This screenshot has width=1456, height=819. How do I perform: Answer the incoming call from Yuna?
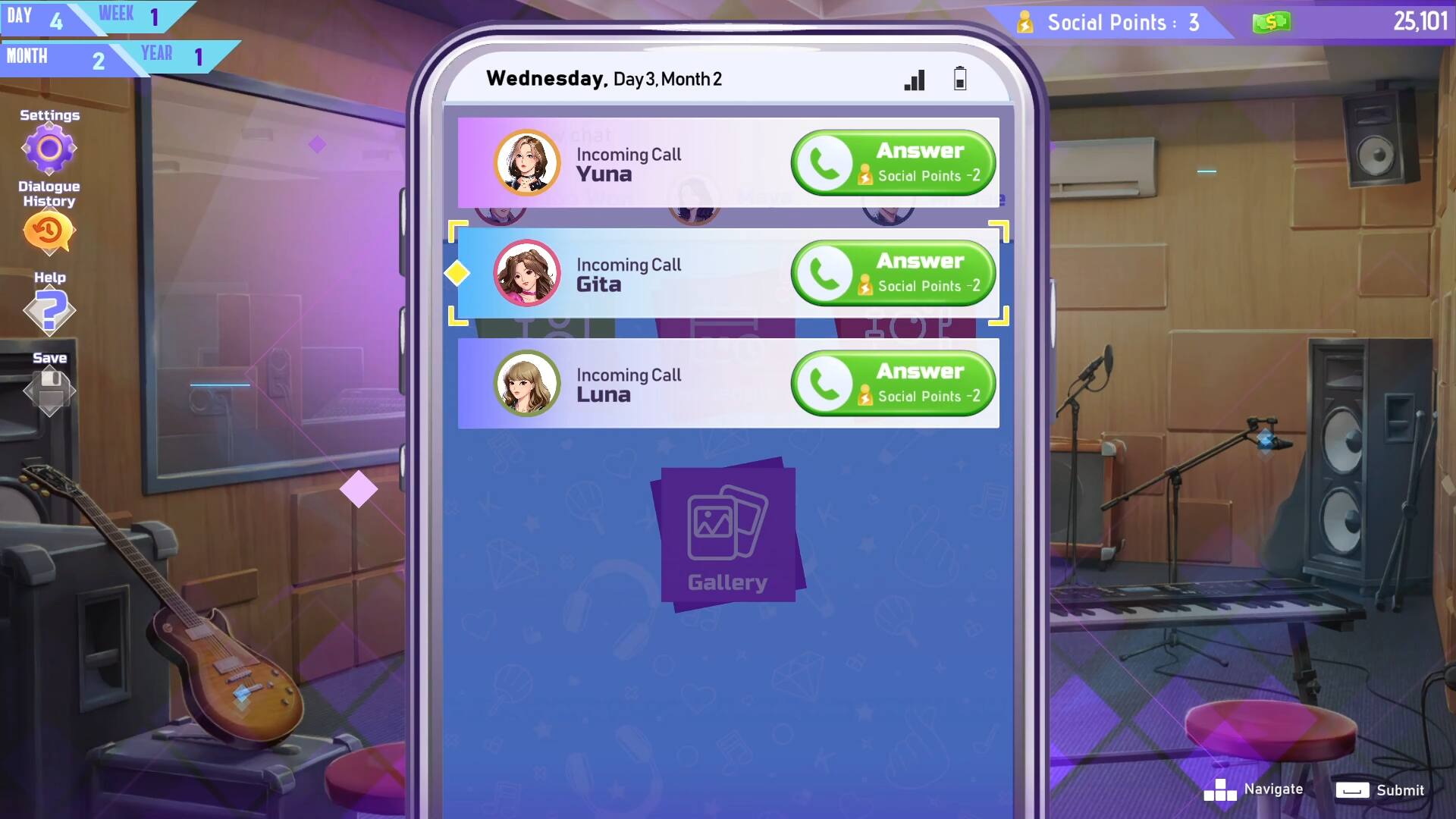click(893, 162)
